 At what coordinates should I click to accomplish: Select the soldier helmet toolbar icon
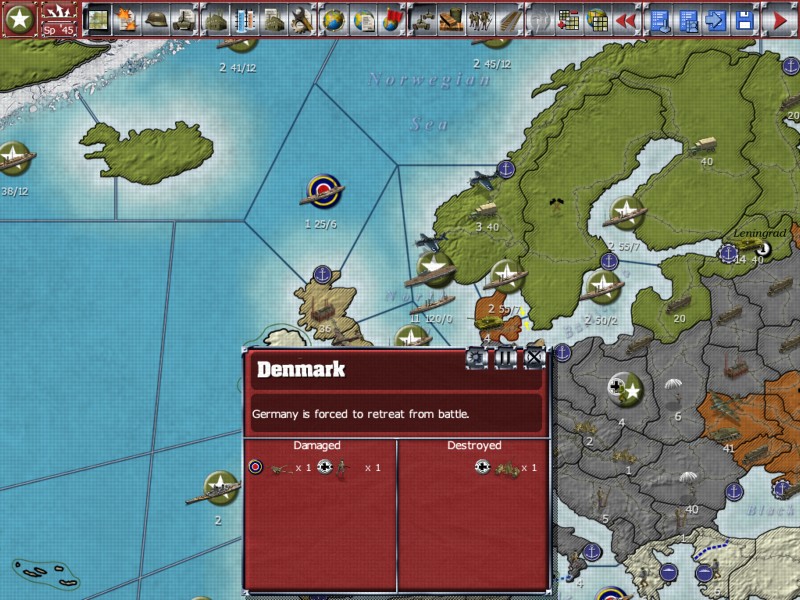pyautogui.click(x=155, y=18)
